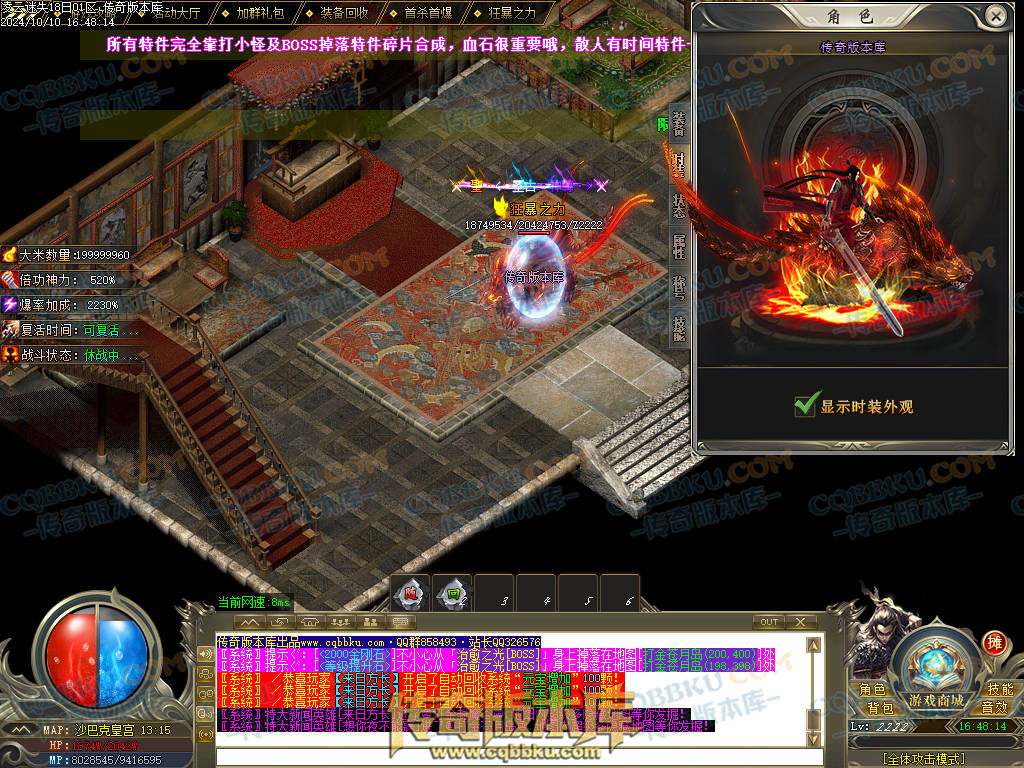Open the 属性 attributes tab
The height and width of the screenshot is (768, 1024).
tap(680, 246)
